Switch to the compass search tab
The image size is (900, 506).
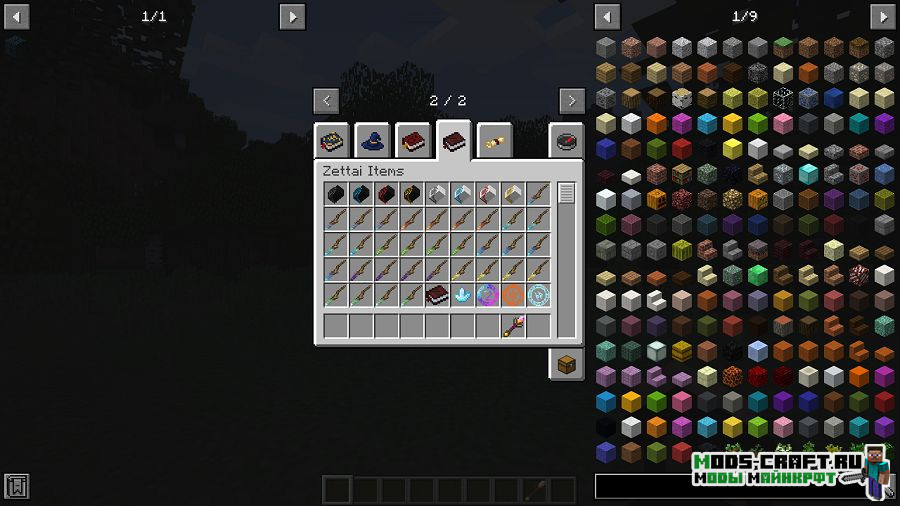[x=566, y=141]
